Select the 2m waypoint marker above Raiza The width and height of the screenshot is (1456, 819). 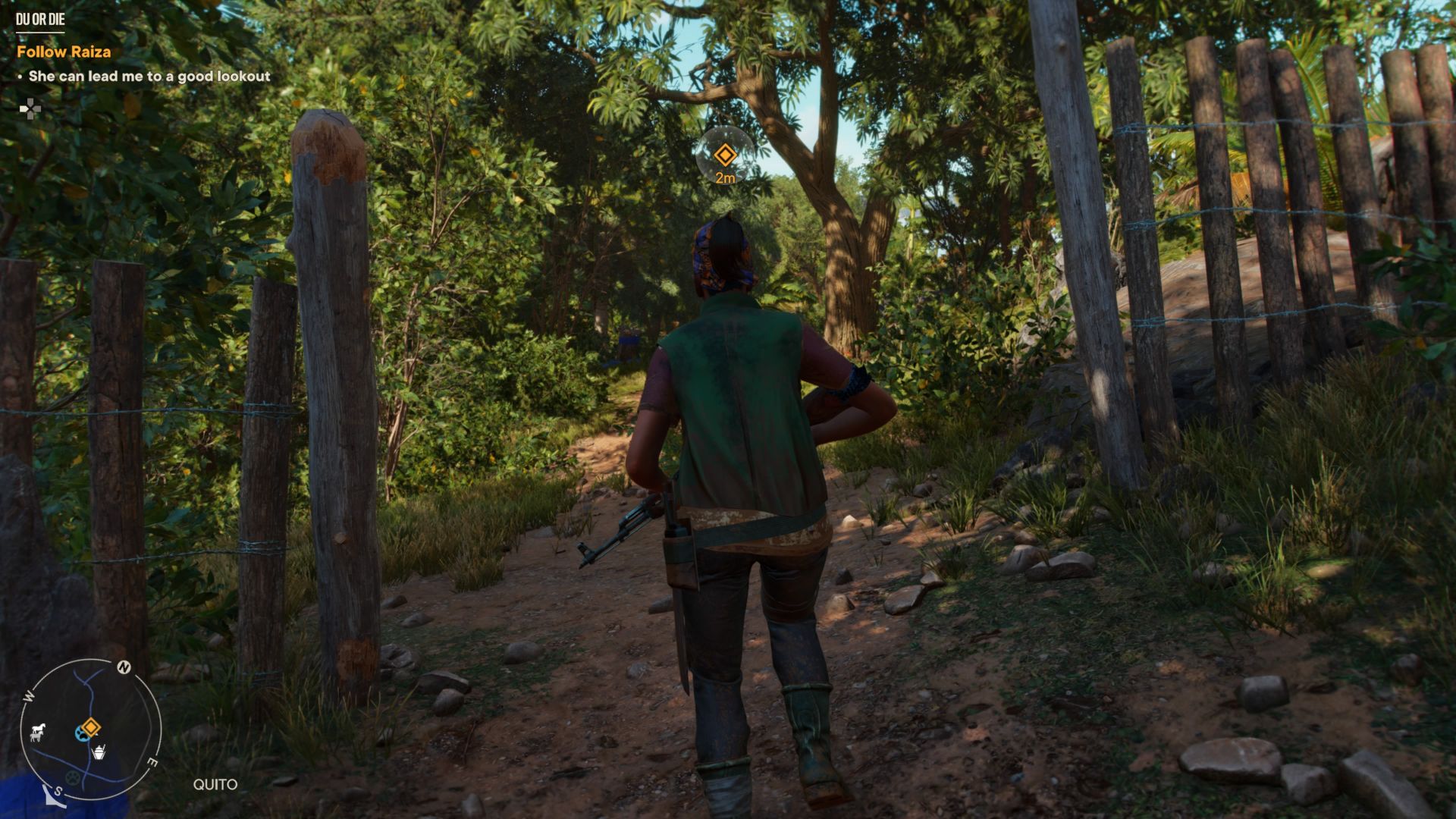click(x=726, y=155)
